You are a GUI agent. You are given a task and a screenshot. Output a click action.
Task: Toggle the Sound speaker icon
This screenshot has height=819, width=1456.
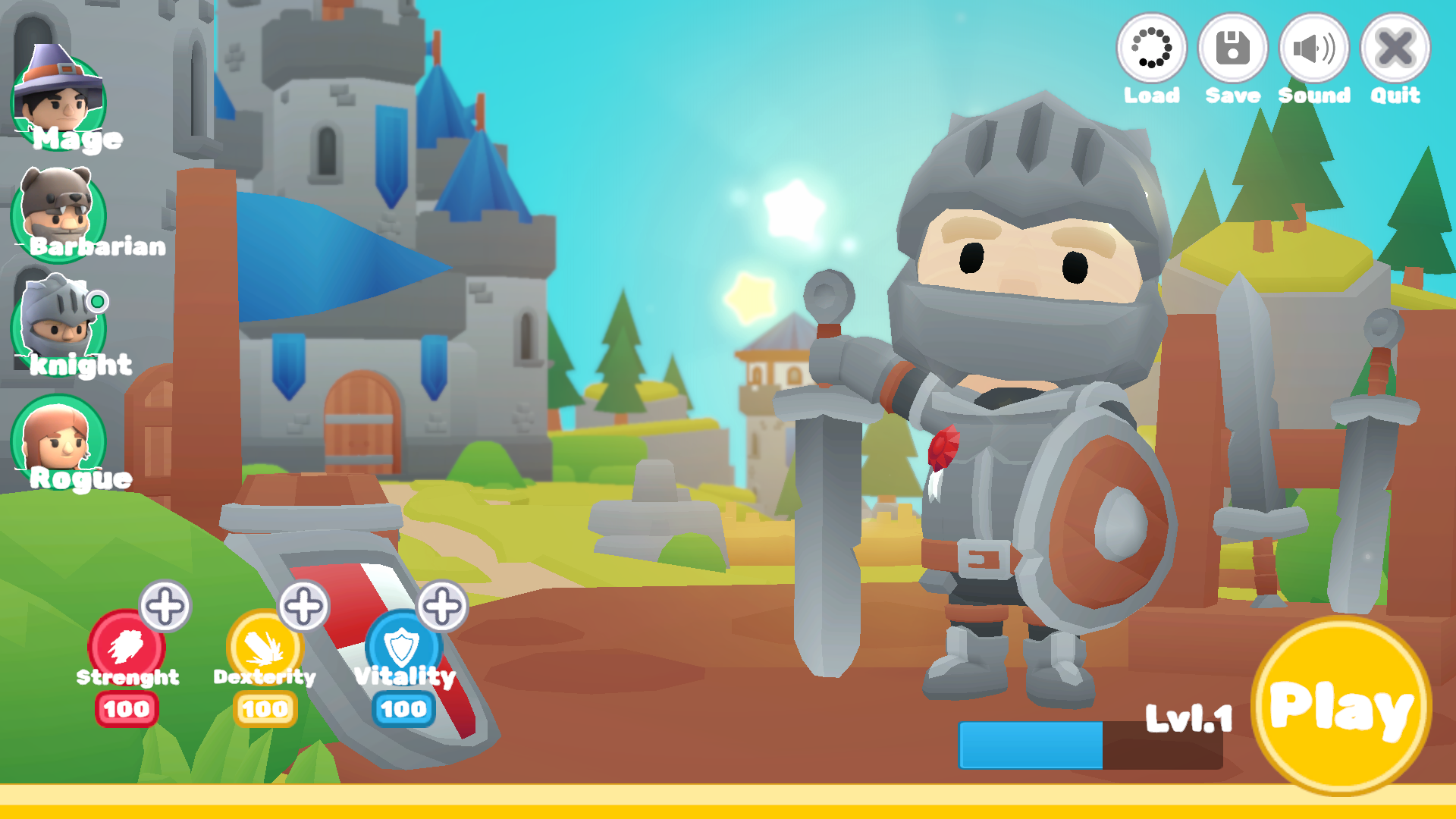click(x=1314, y=49)
